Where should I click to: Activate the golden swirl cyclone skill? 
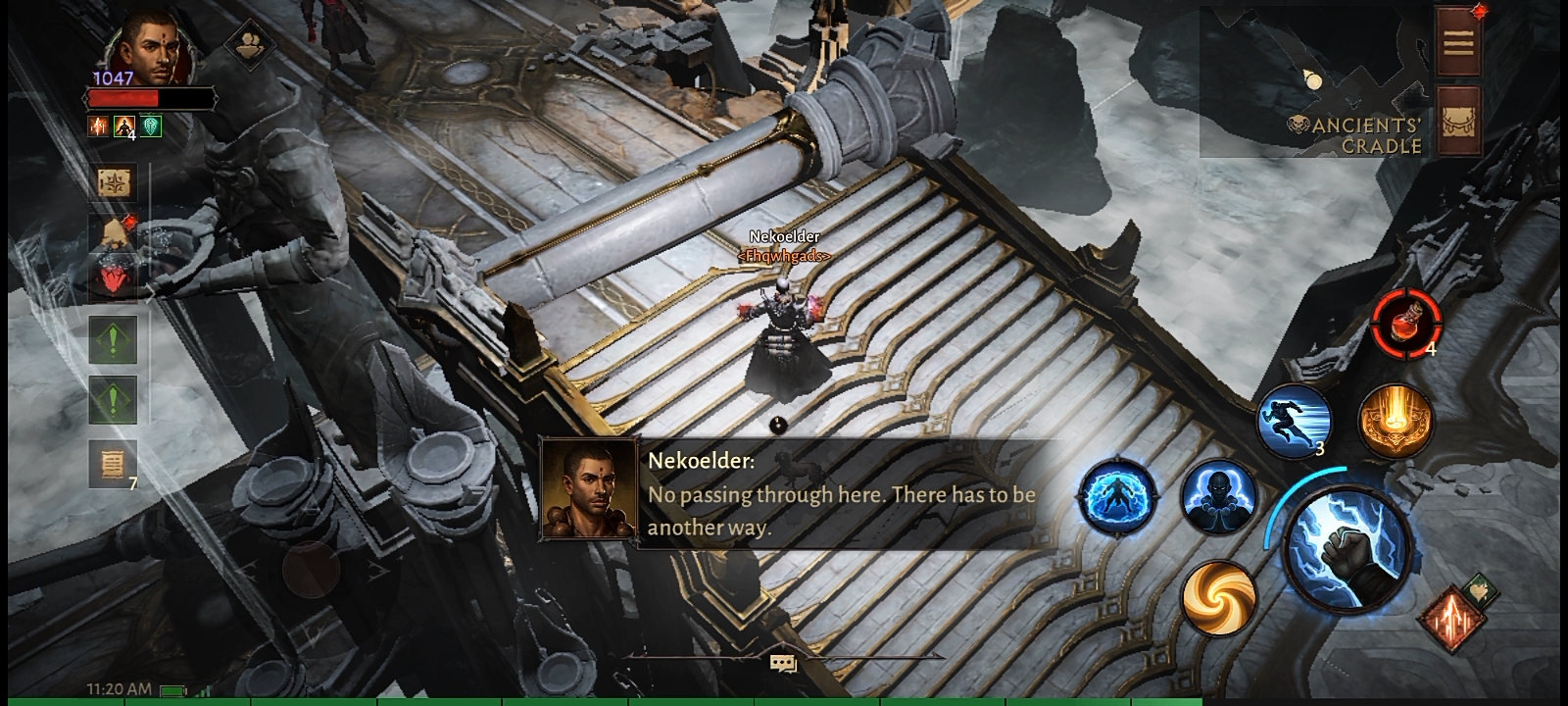pos(1218,595)
